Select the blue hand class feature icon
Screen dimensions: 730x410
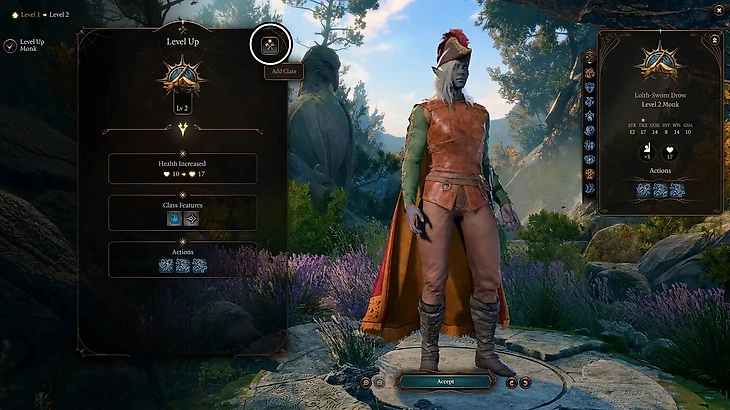tap(174, 218)
